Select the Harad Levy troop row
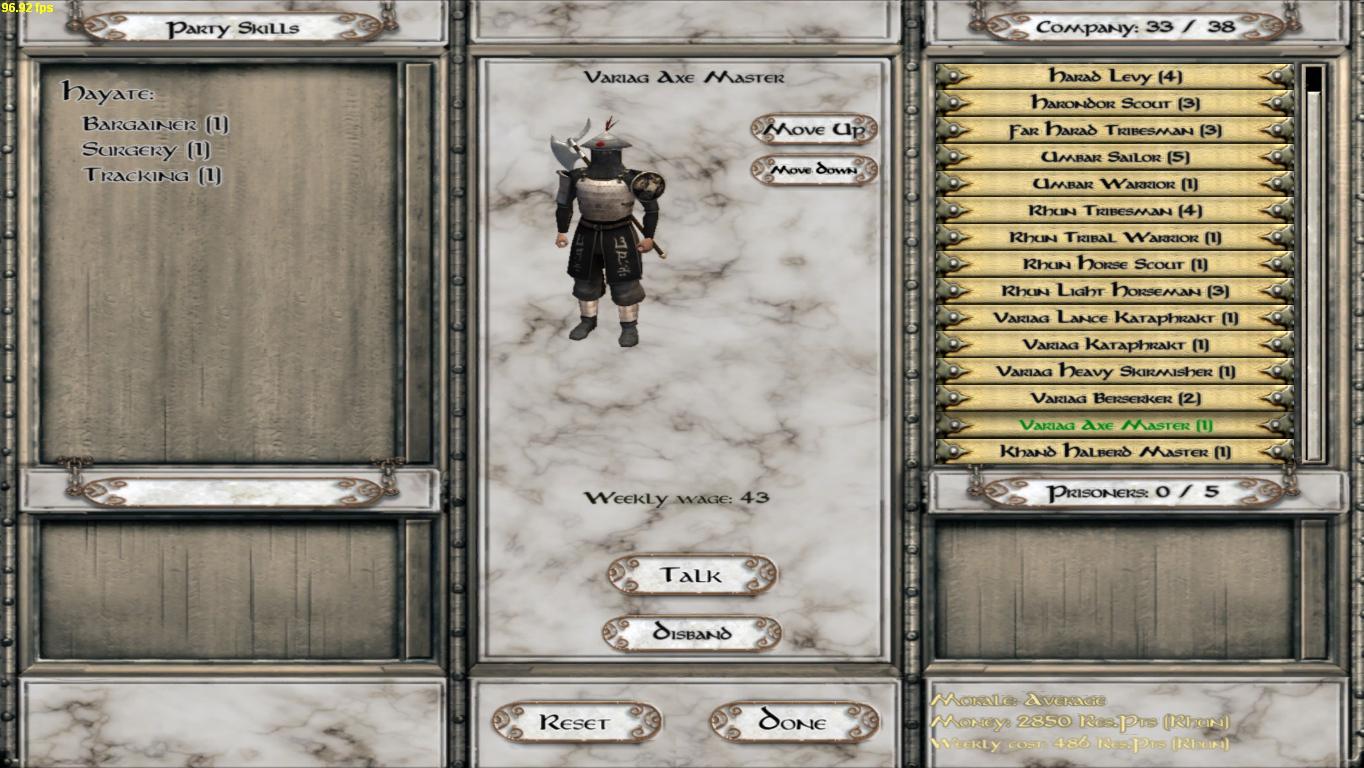This screenshot has height=768, width=1364. pos(1115,76)
